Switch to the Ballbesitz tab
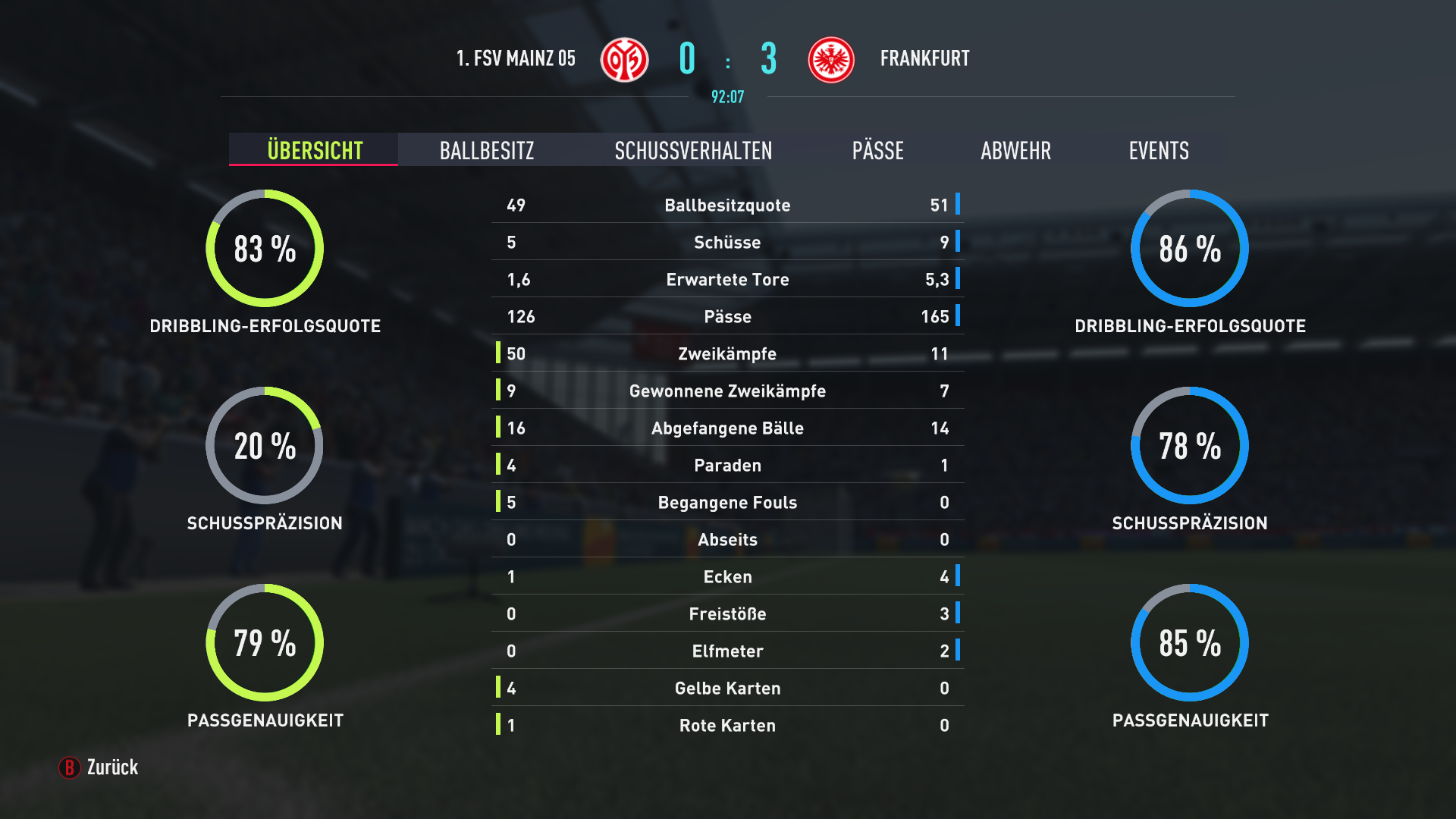The image size is (1456, 819). coord(487,150)
